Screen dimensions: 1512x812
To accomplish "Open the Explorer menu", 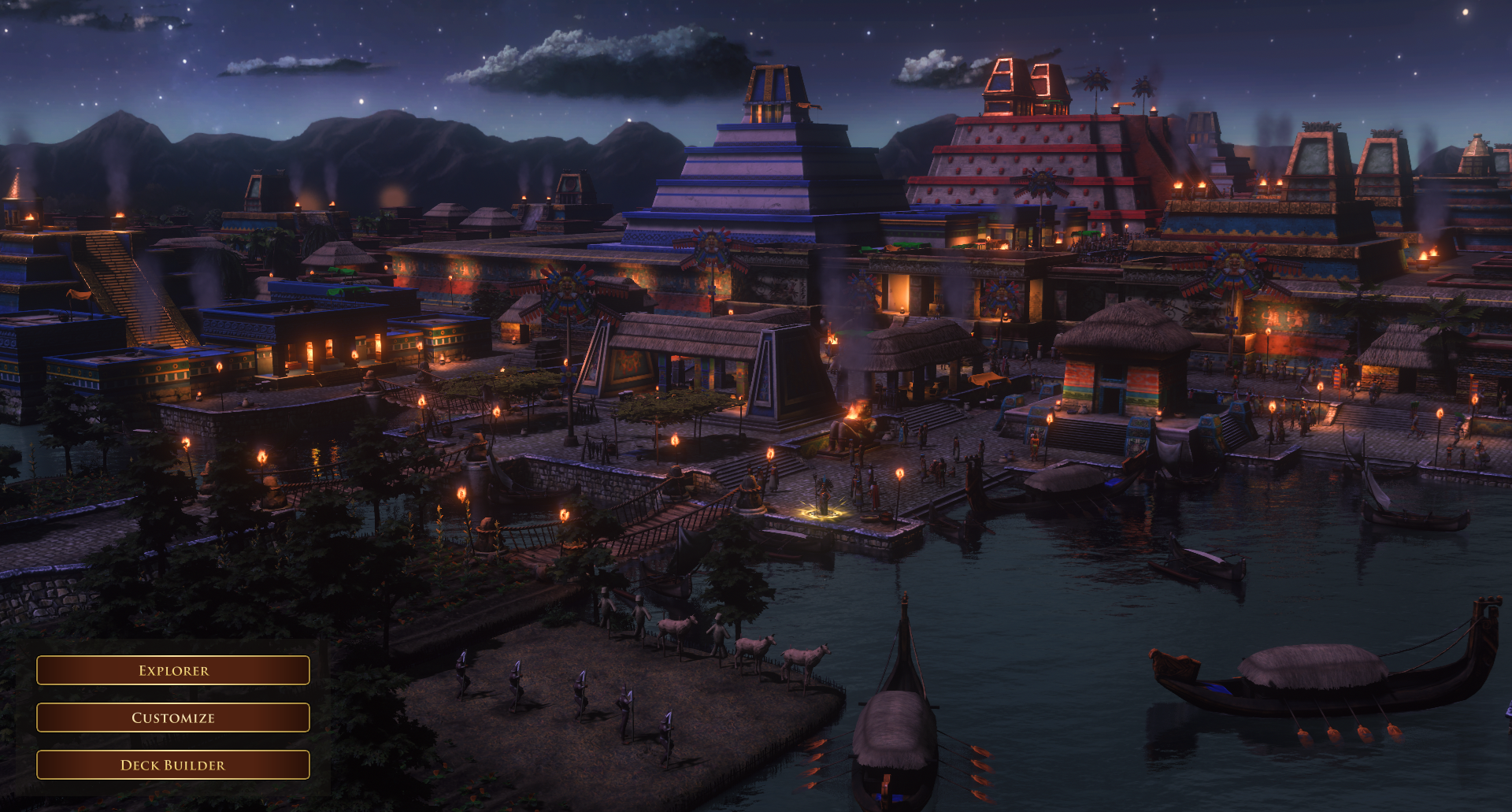I will [x=173, y=670].
